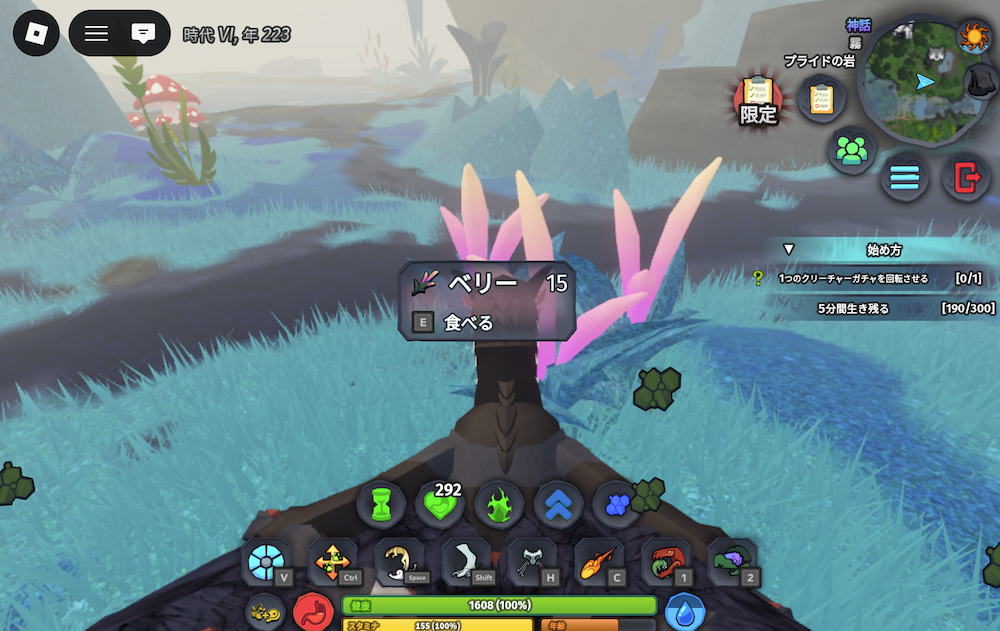Collapse the 始め方 quest tracker
1000x631 pixels.
click(x=788, y=249)
